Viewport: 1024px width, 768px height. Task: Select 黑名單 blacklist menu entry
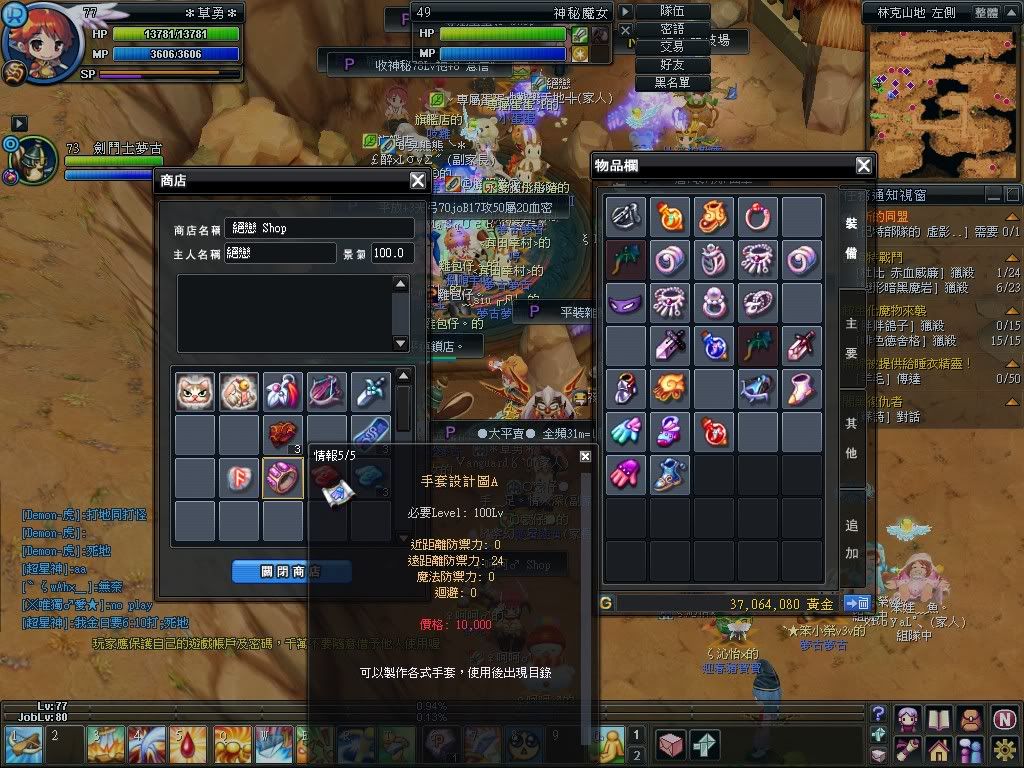pos(672,83)
